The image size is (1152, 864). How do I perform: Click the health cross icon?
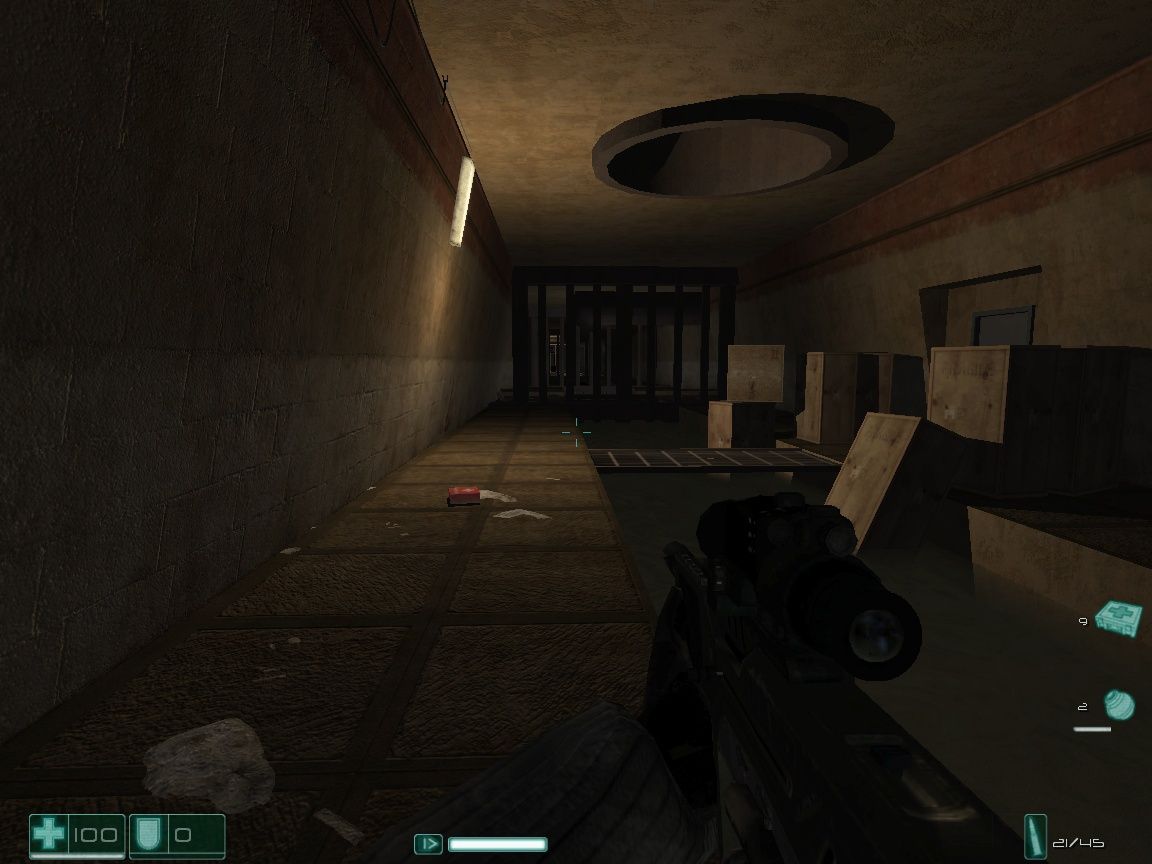pyautogui.click(x=47, y=833)
